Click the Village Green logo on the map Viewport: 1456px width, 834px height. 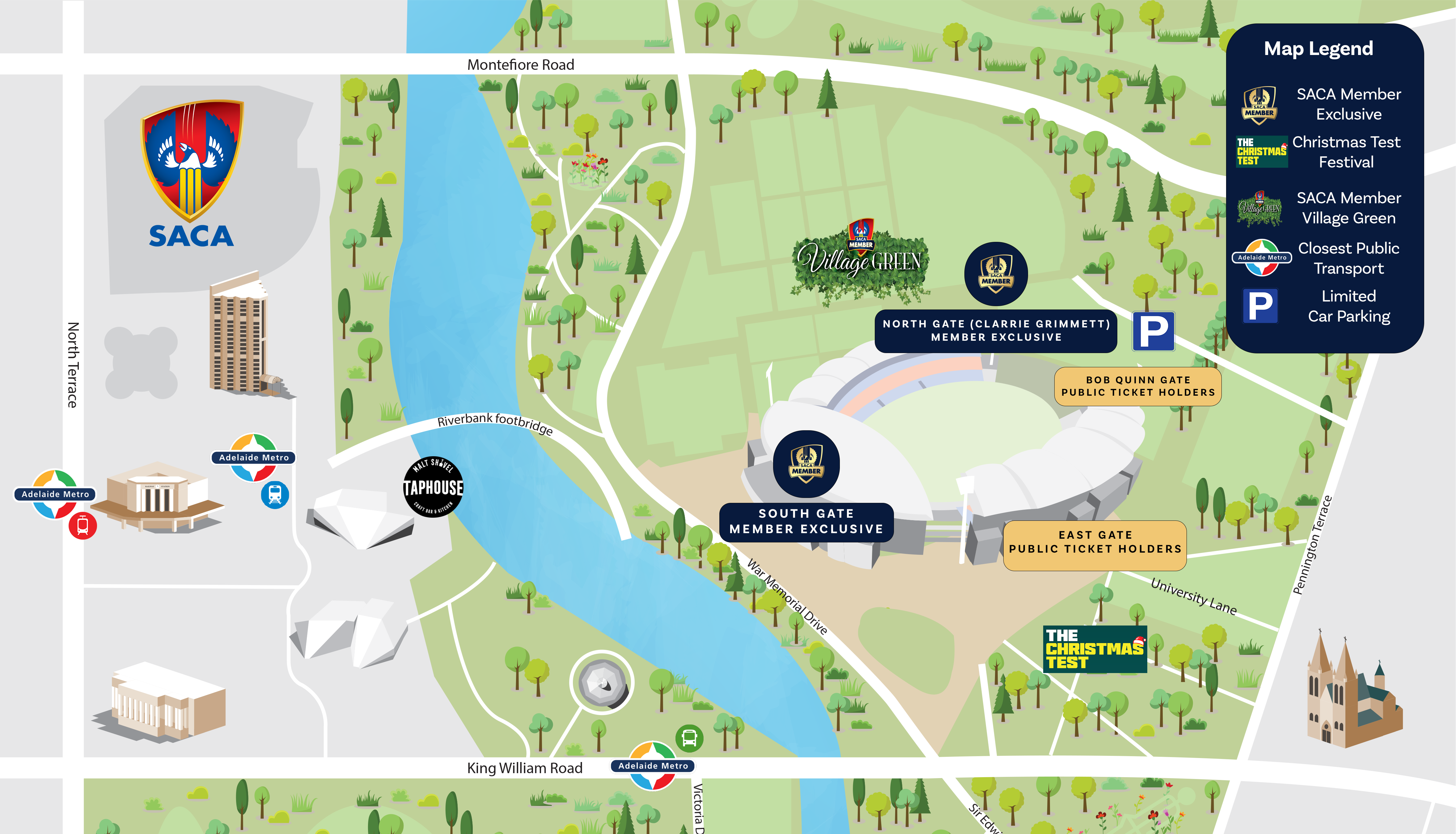tap(860, 261)
